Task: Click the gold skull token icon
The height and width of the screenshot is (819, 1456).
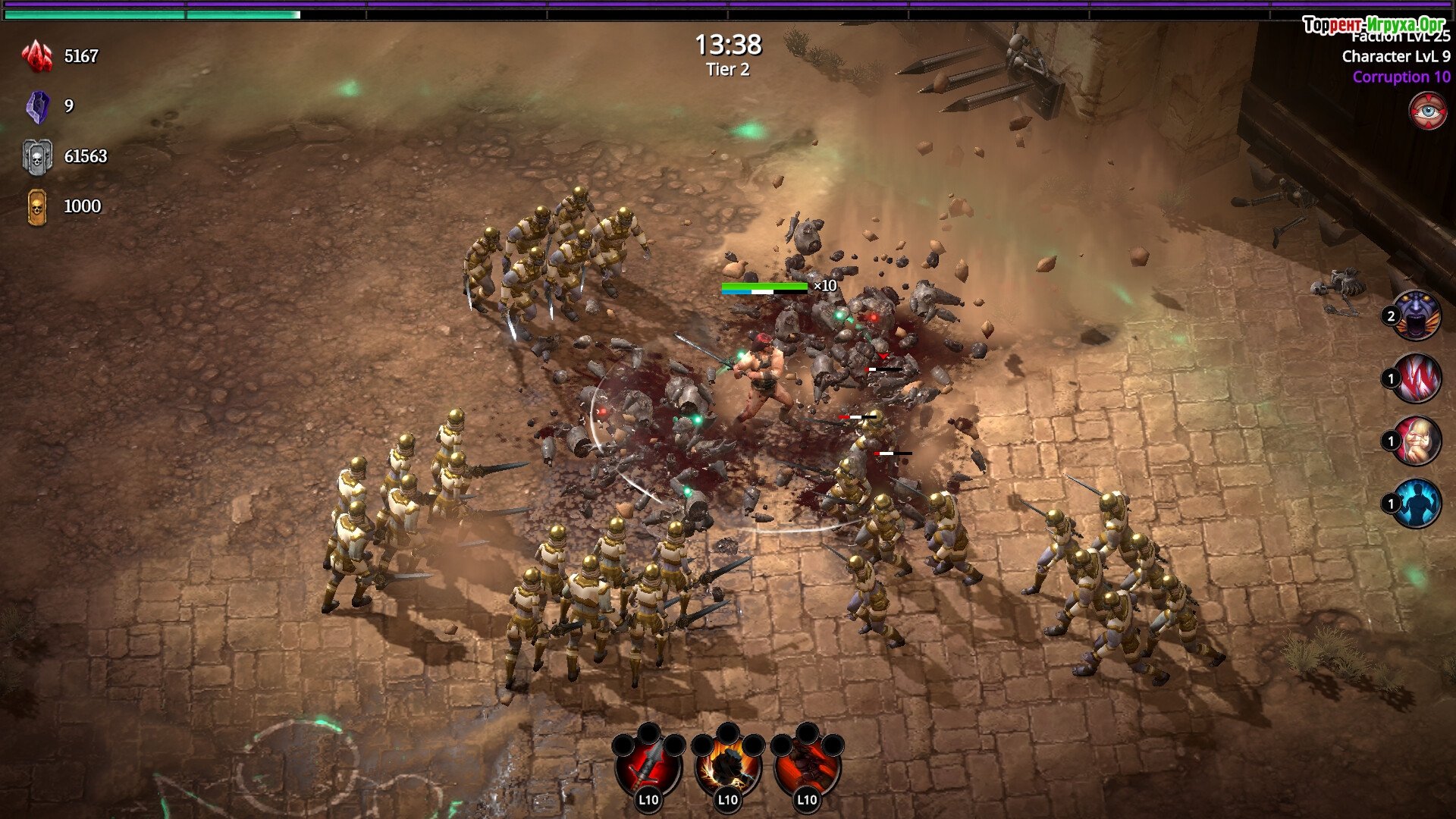Action: tap(37, 207)
